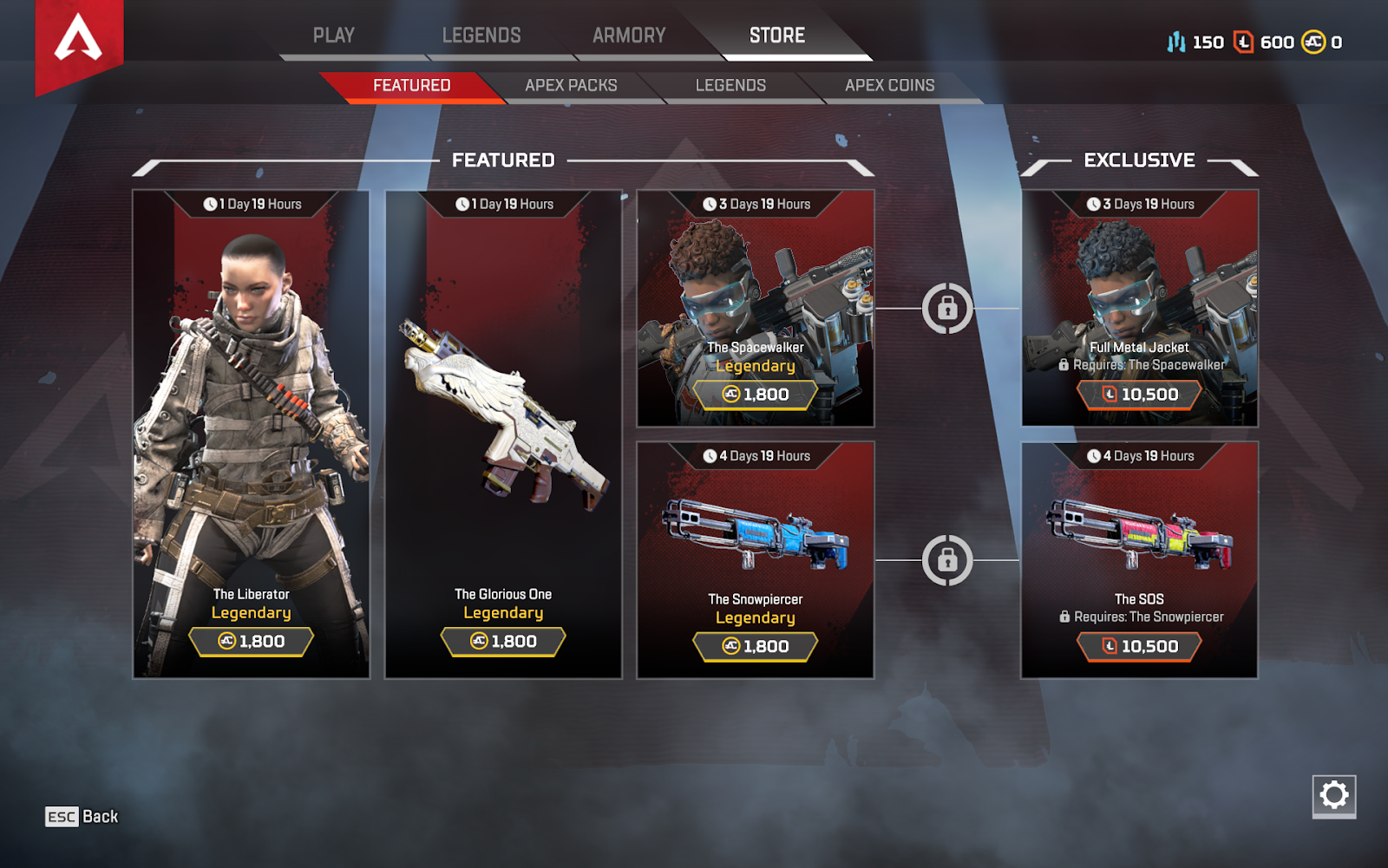This screenshot has width=1388, height=868.
Task: Click the Back button
Action: [x=82, y=817]
